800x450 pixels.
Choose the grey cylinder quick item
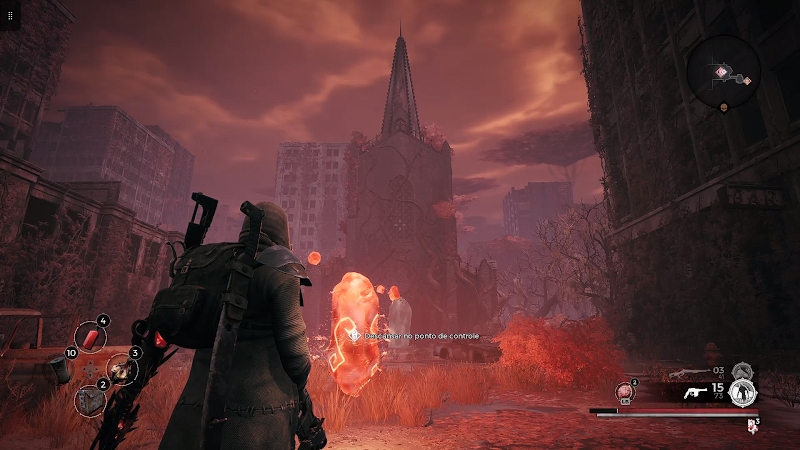[61, 369]
